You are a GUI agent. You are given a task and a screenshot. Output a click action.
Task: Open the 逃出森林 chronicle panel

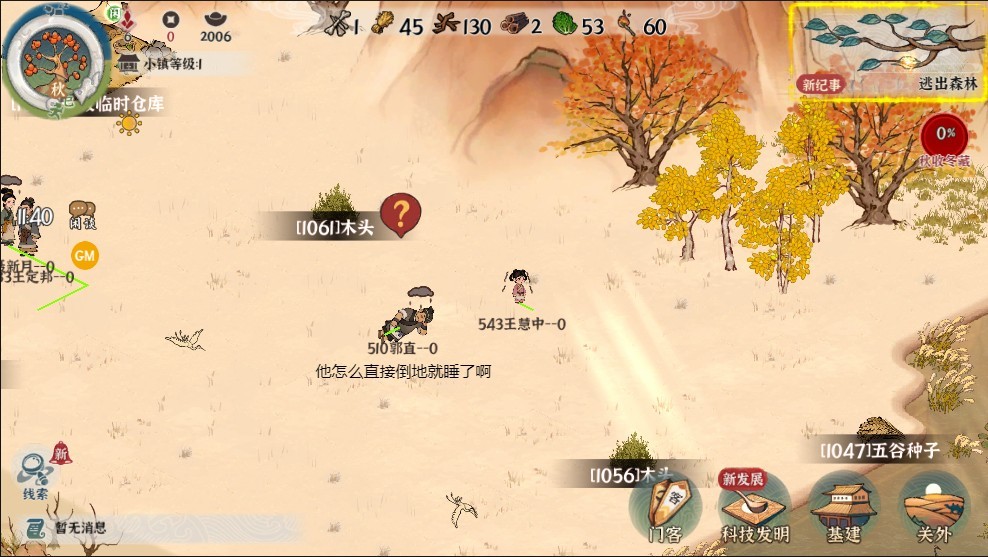click(886, 49)
